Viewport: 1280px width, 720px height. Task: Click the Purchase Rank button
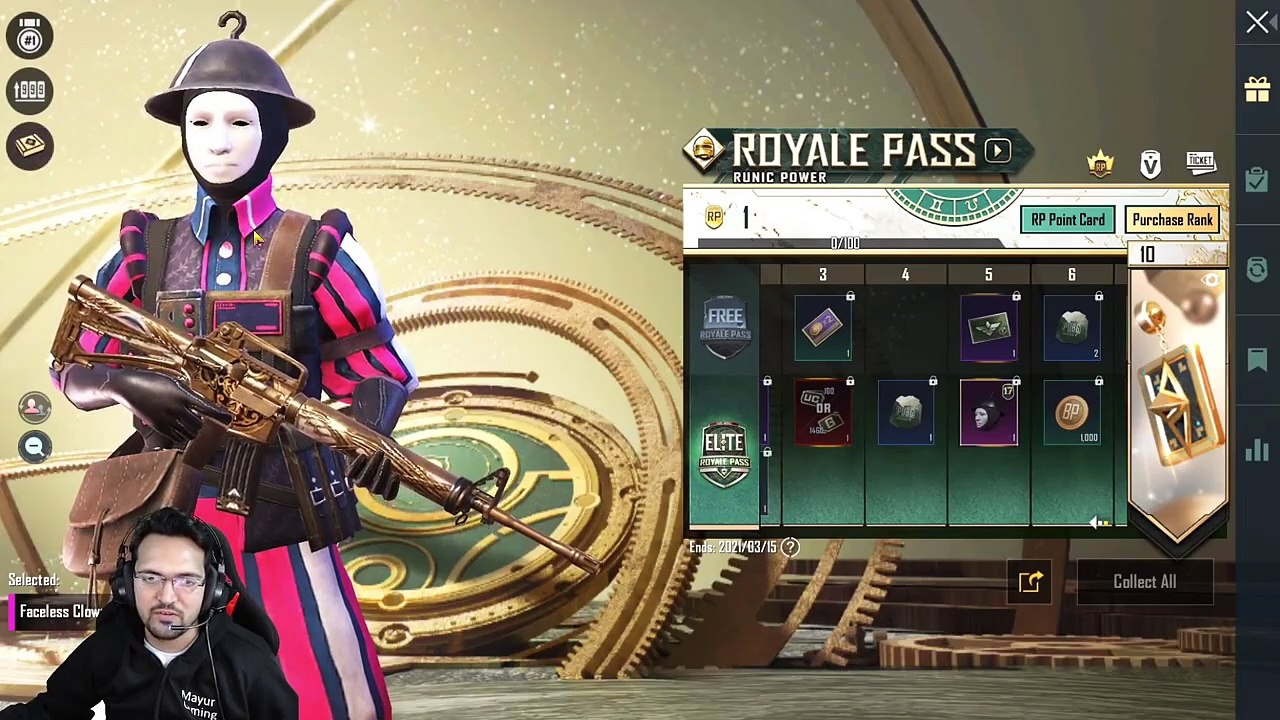pos(1172,220)
